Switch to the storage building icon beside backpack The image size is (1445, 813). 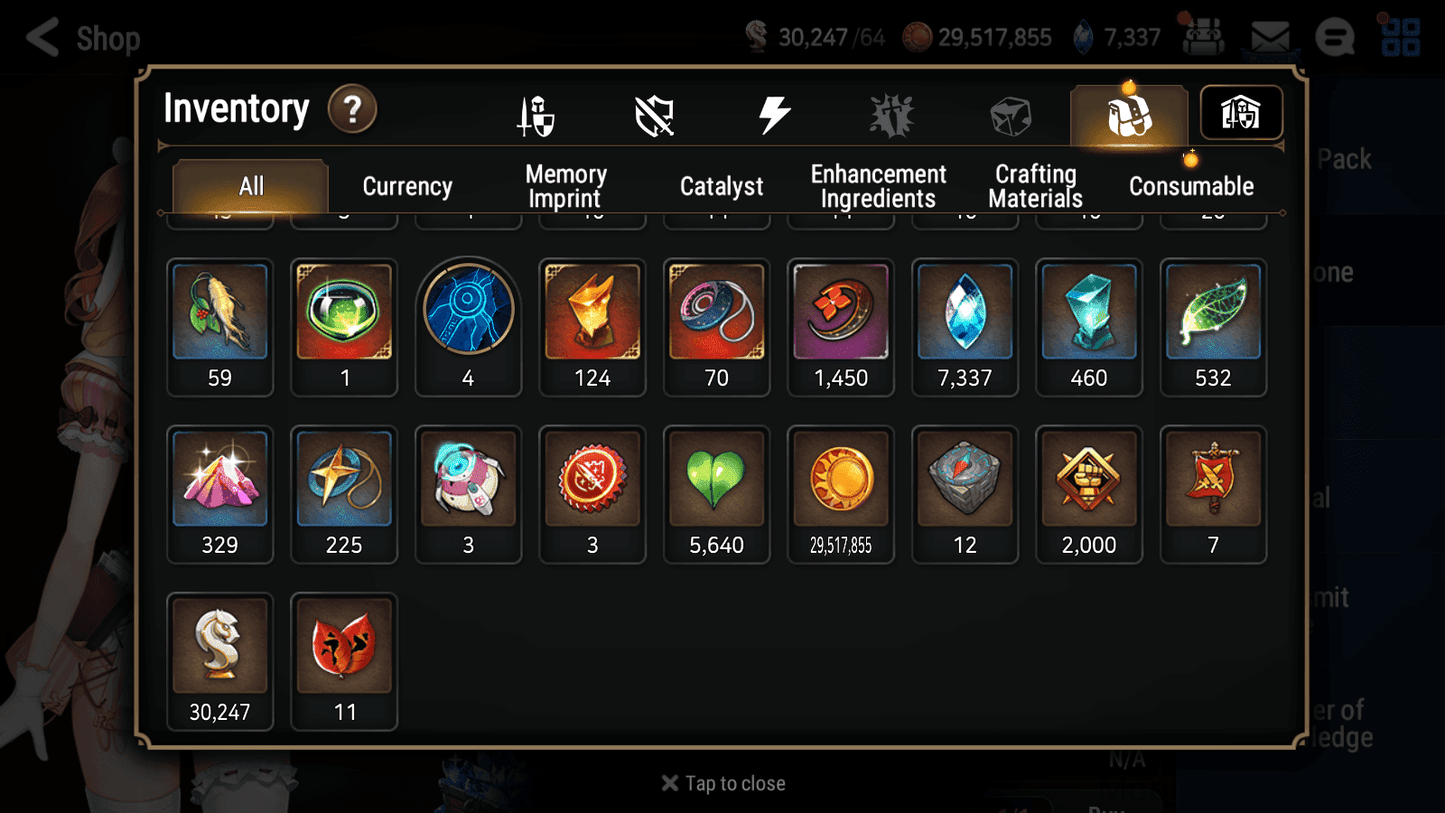tap(1240, 113)
